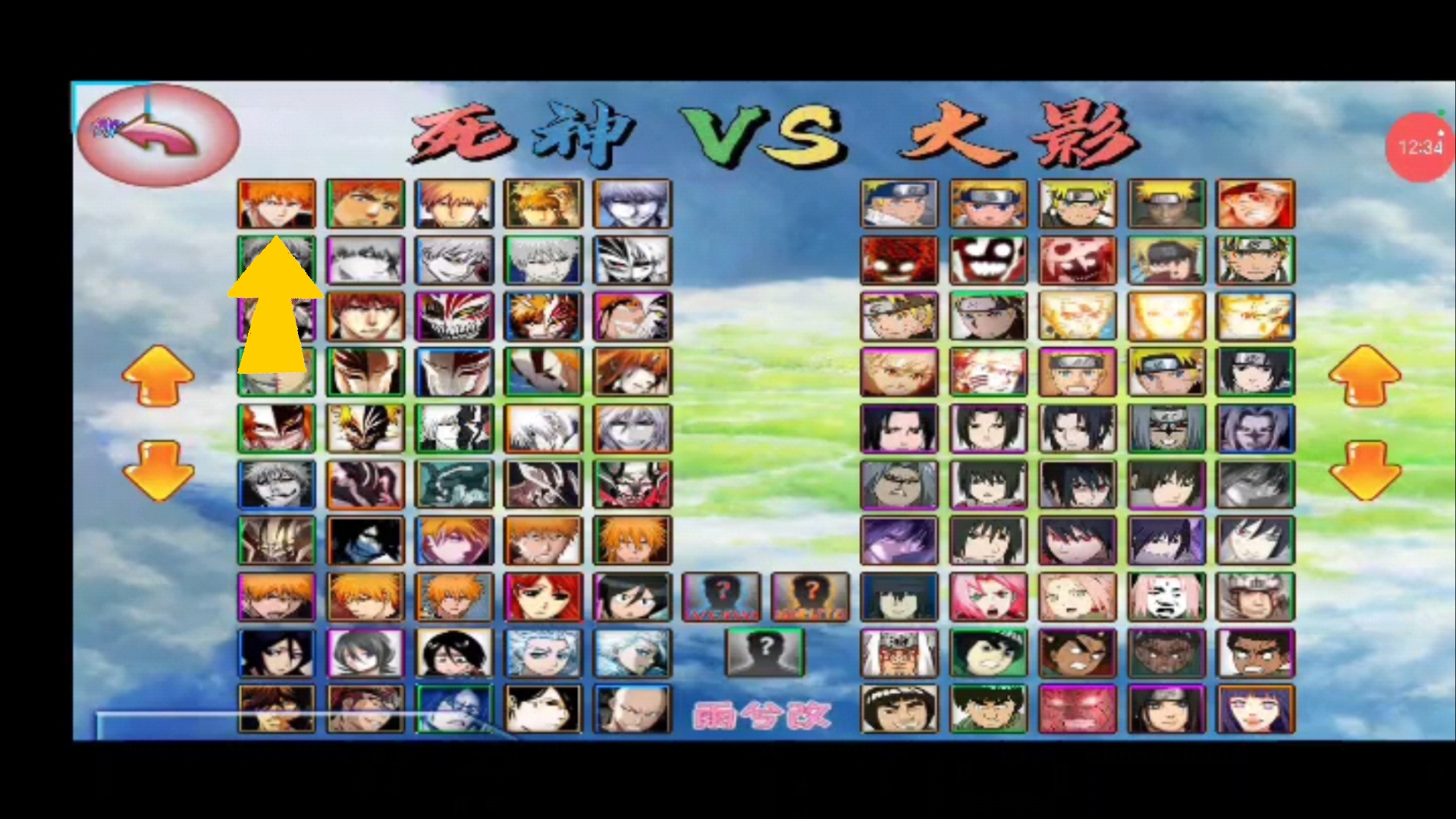This screenshot has height=819, width=1456.
Task: Pick a Sasuke portrait on right roster
Action: pos(899,428)
